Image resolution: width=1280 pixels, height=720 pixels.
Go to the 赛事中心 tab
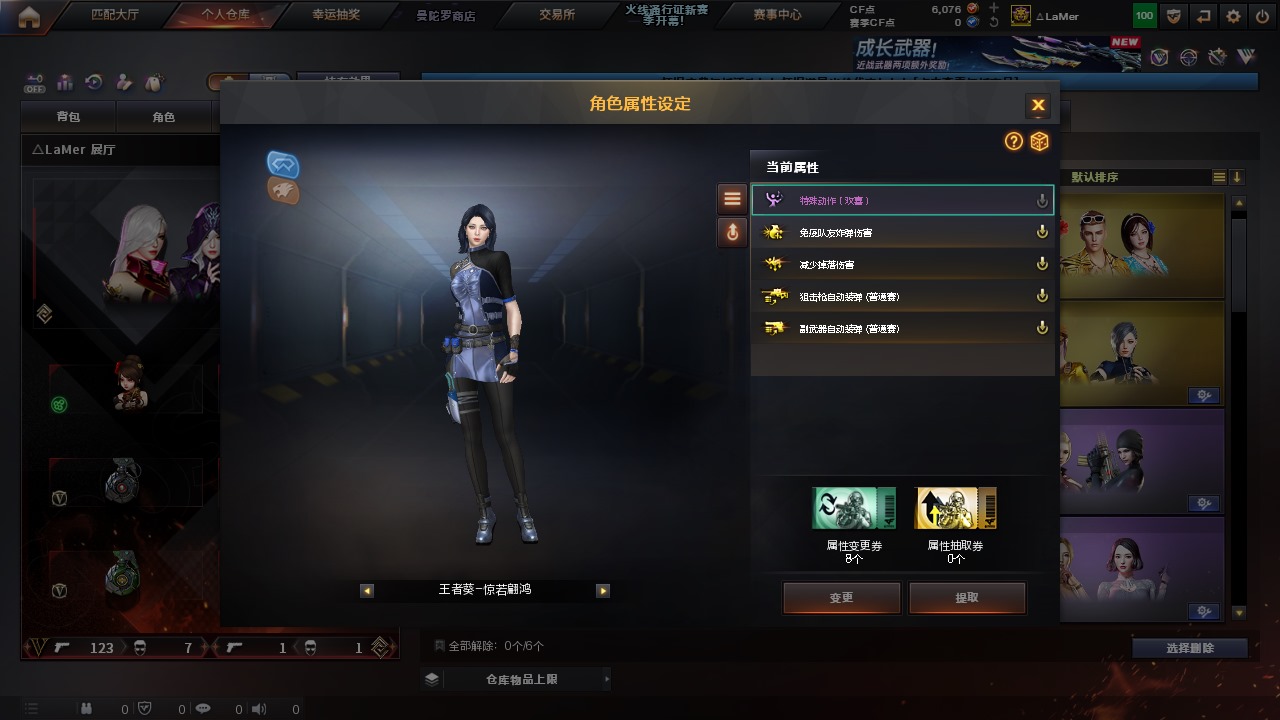(x=777, y=15)
